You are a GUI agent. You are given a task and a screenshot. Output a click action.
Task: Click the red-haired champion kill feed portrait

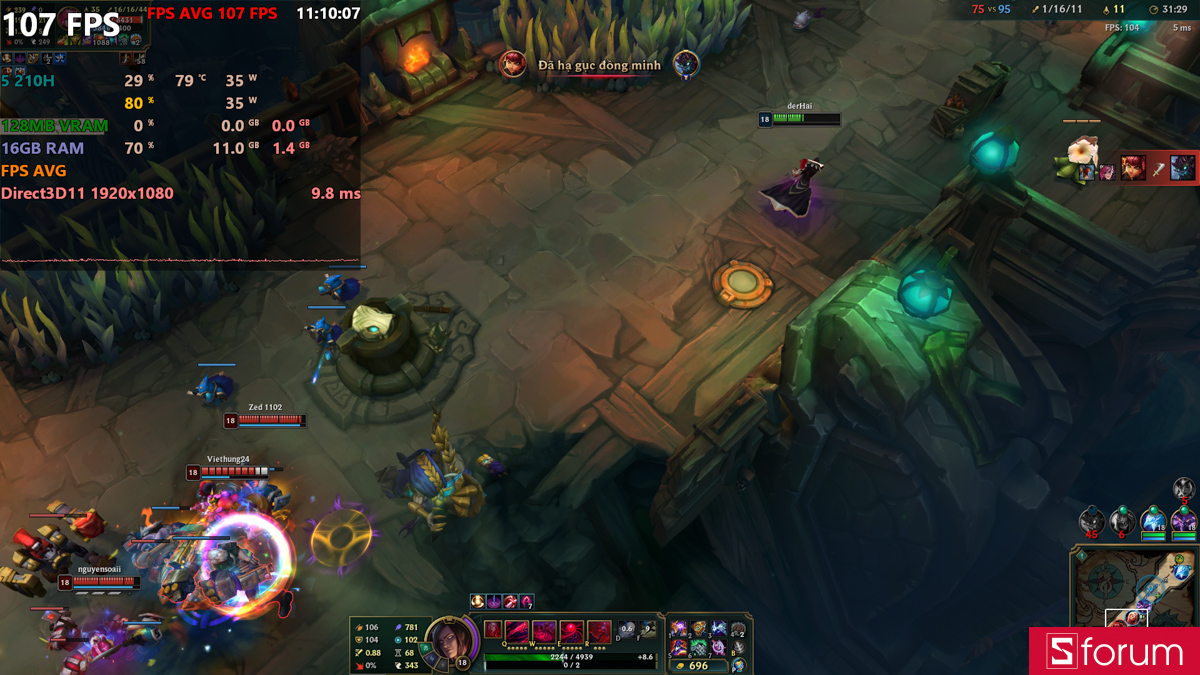pos(513,64)
